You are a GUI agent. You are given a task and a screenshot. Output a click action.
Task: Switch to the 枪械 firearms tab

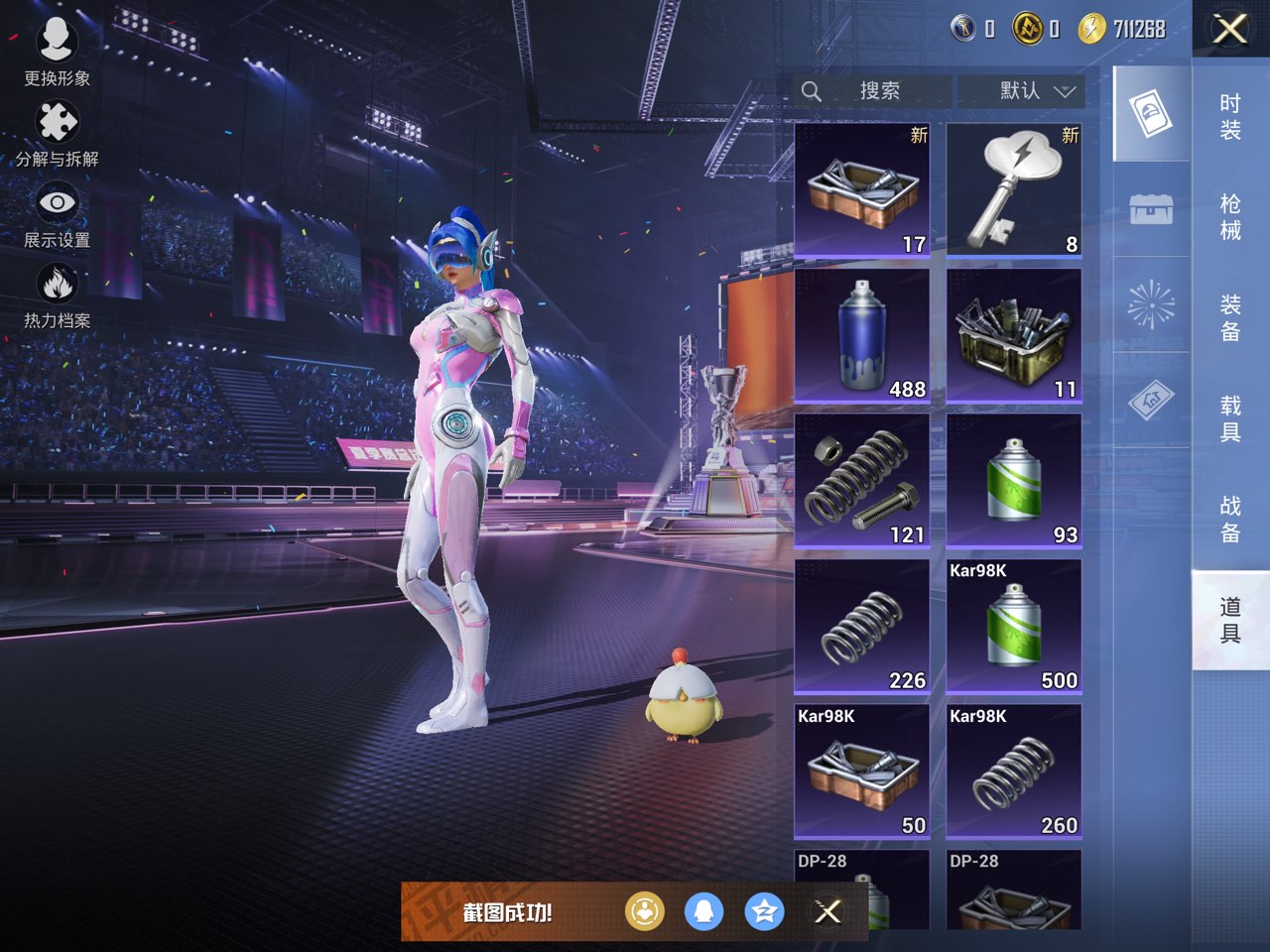[x=1230, y=217]
